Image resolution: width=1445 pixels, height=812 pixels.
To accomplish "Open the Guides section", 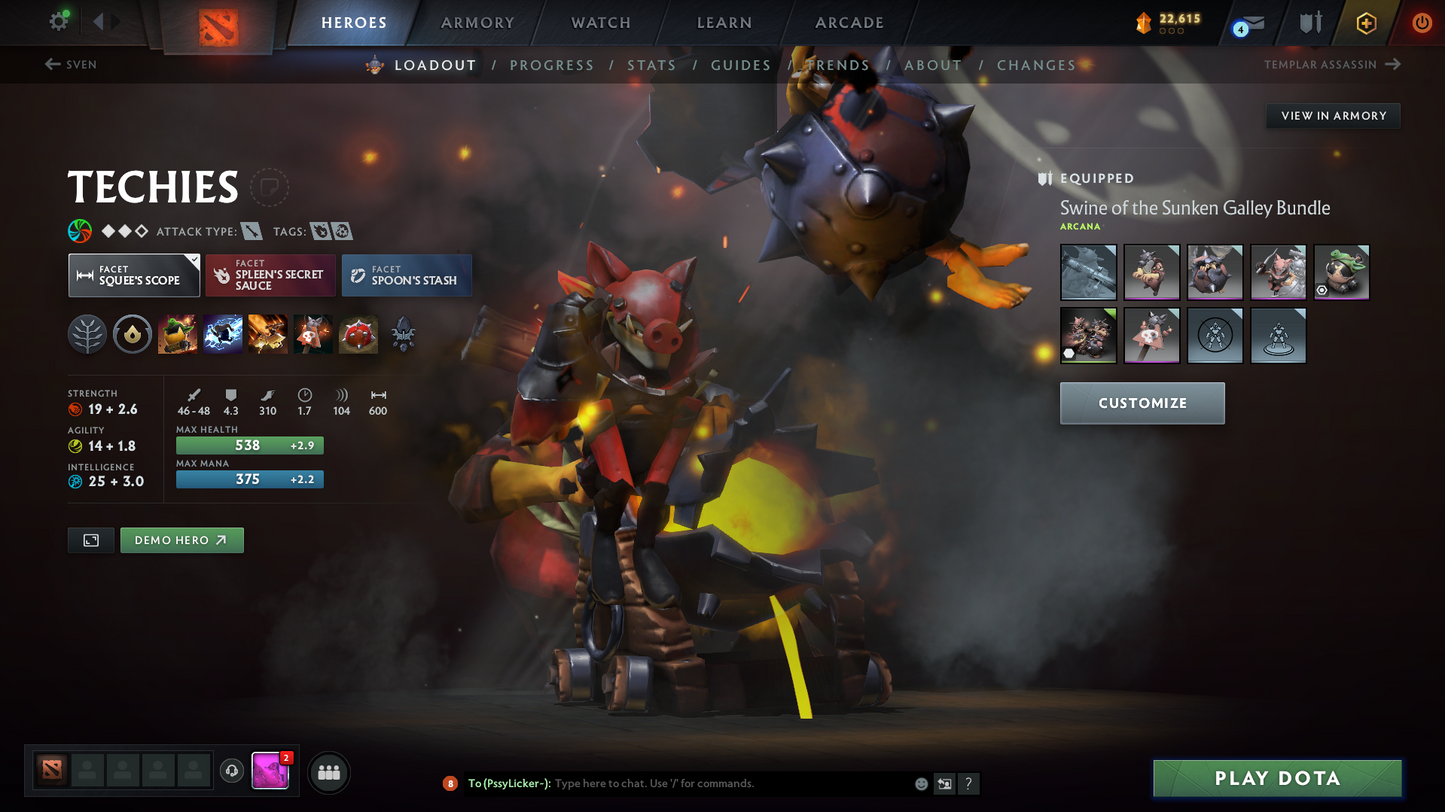I will [740, 65].
